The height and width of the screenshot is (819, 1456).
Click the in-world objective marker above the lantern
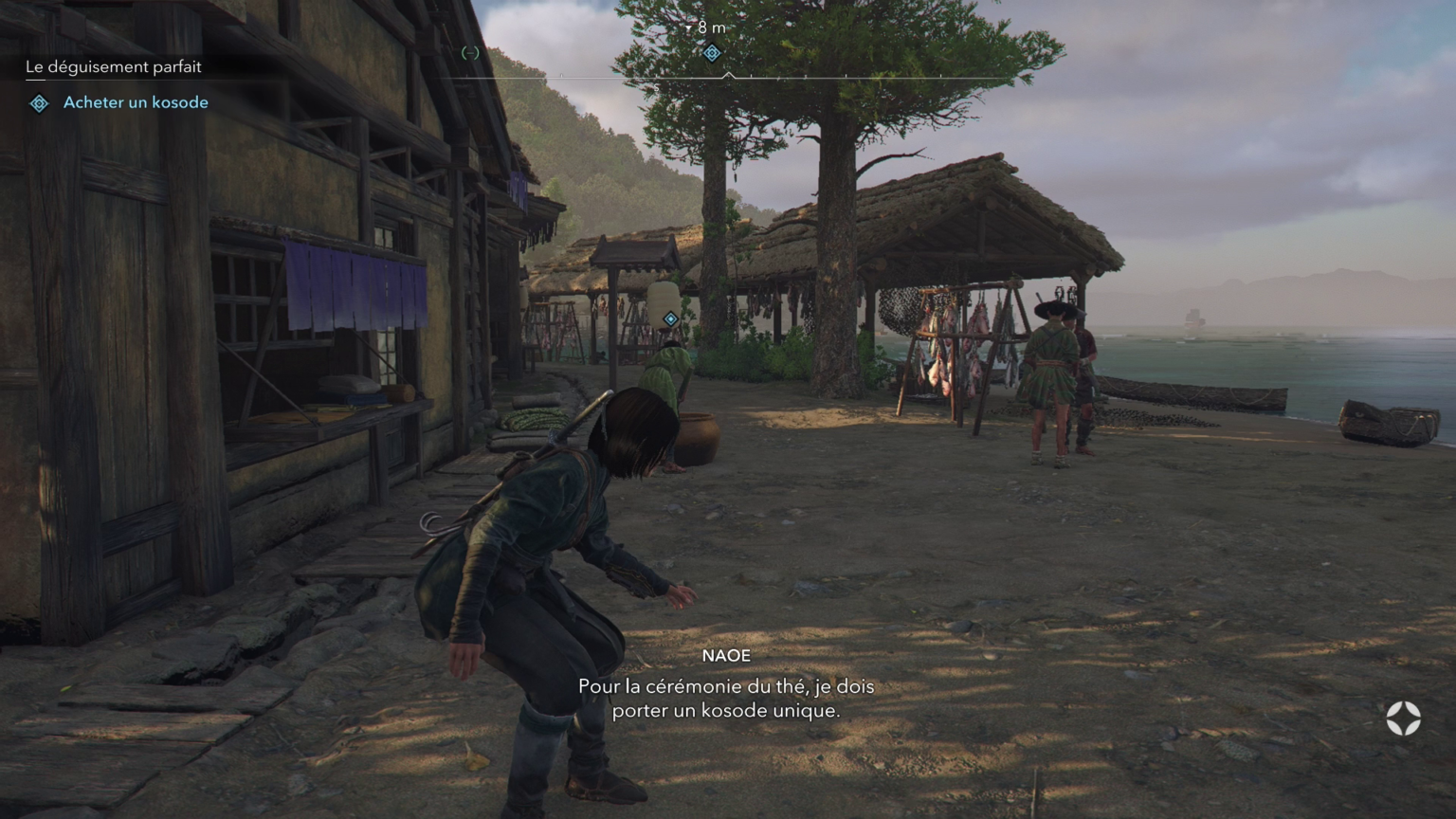coord(670,319)
